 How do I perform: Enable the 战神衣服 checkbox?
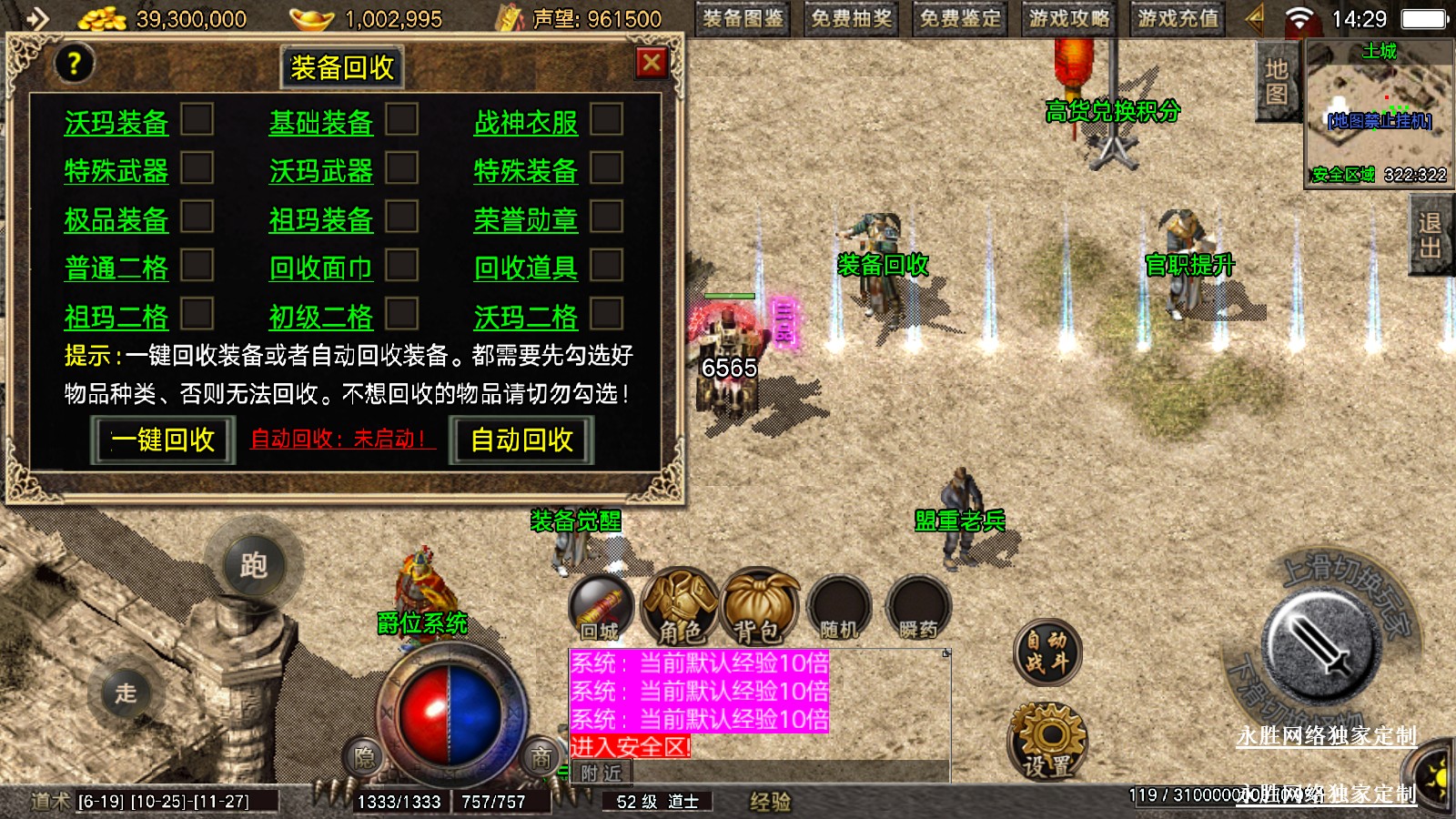[607, 119]
